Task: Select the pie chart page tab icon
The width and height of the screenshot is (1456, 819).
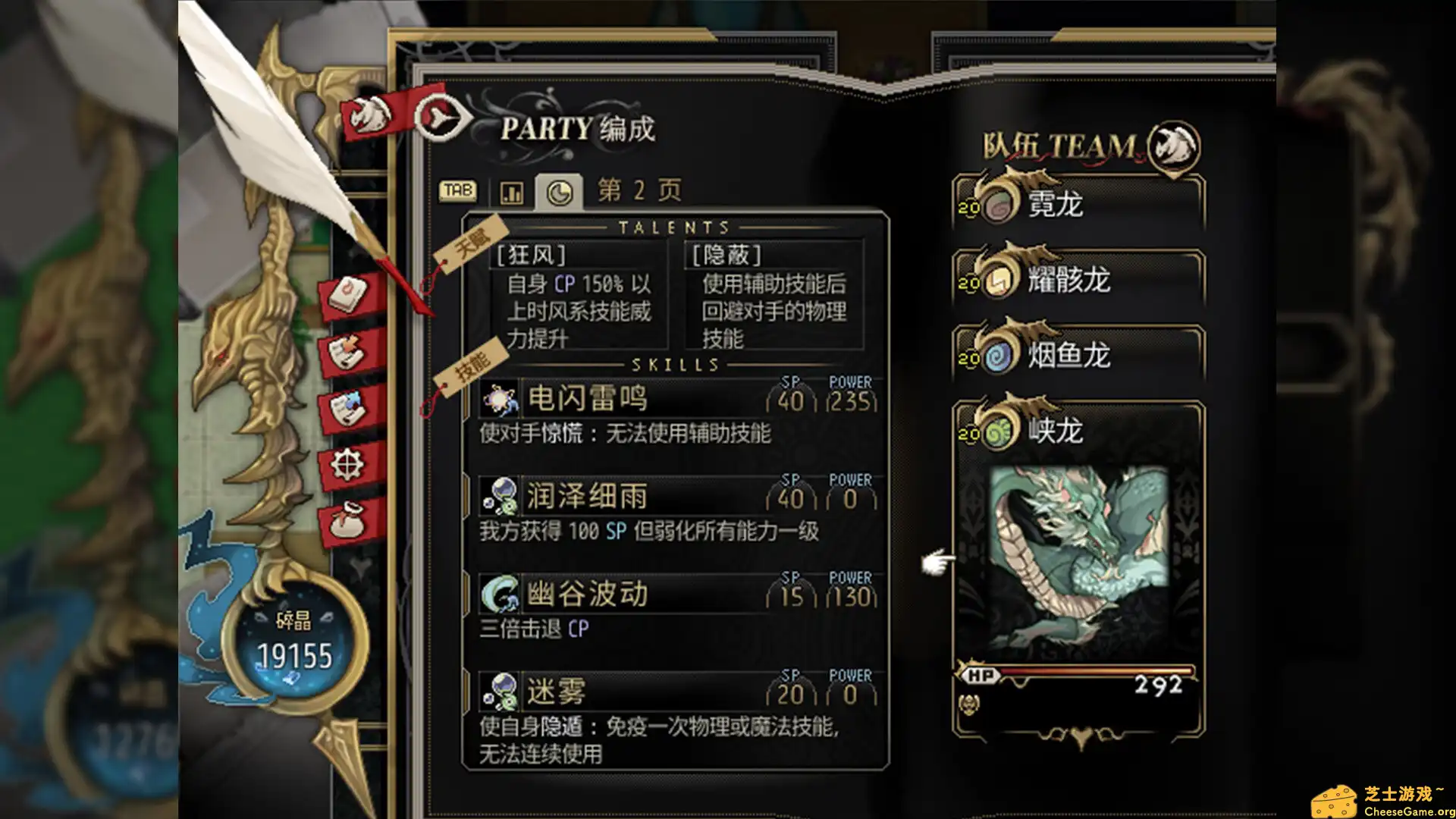Action: (561, 192)
